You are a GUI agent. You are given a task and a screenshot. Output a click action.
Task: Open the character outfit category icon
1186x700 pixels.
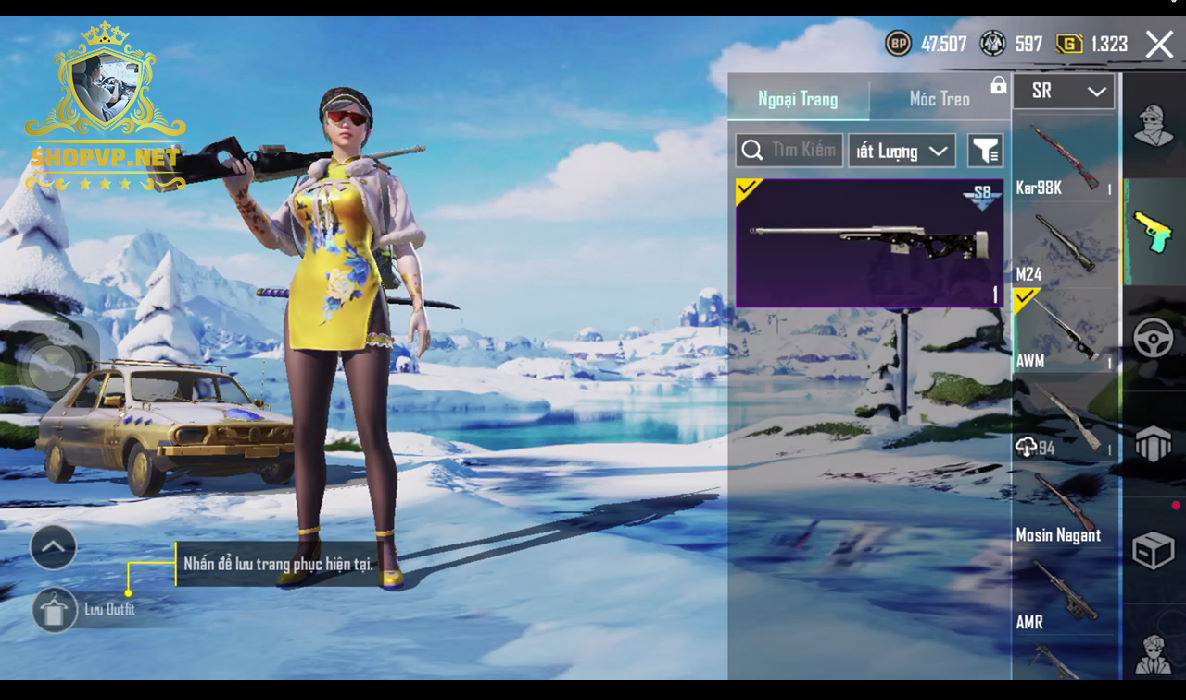click(x=1153, y=126)
